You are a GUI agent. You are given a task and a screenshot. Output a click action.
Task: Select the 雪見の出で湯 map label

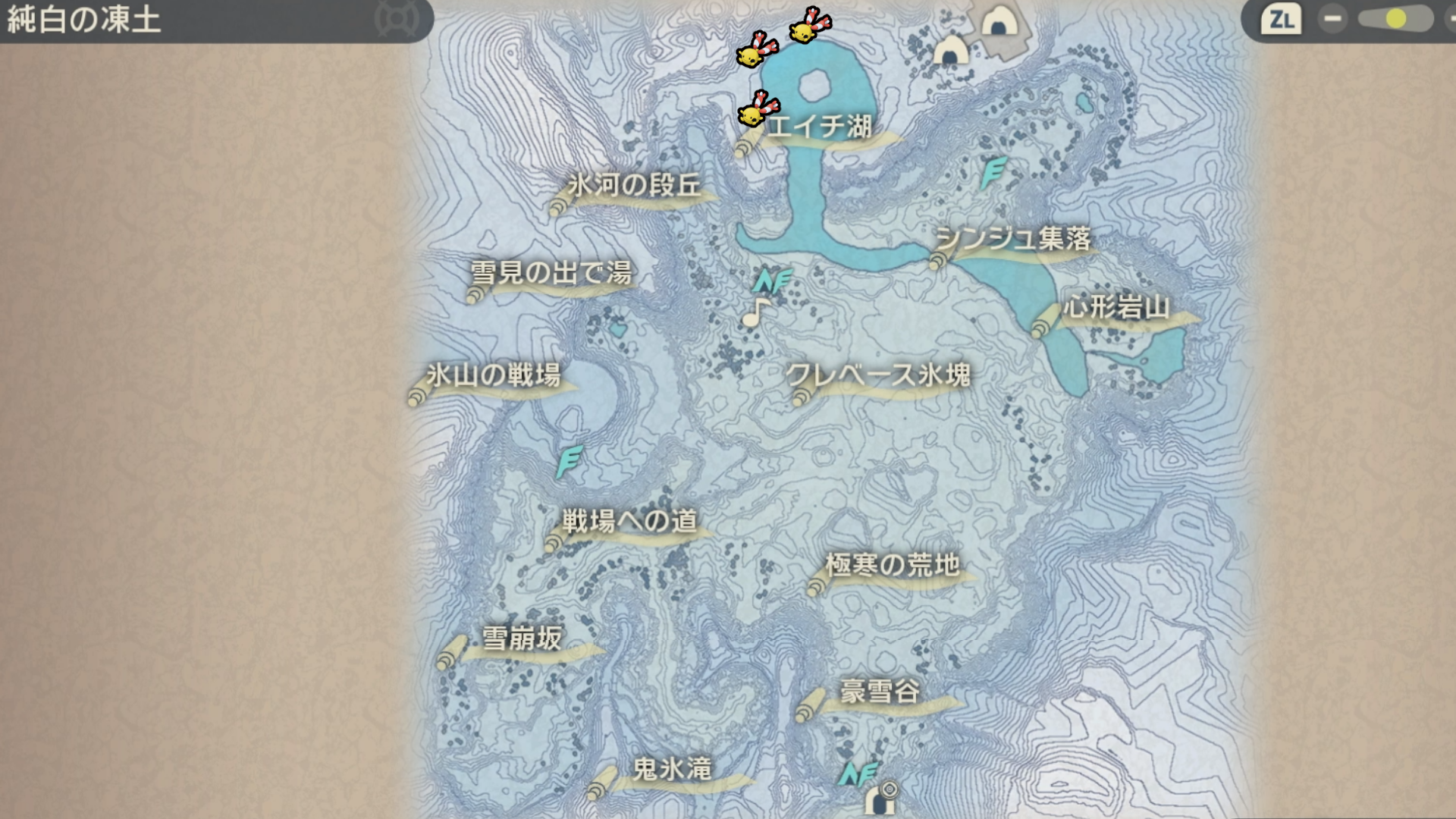551,273
